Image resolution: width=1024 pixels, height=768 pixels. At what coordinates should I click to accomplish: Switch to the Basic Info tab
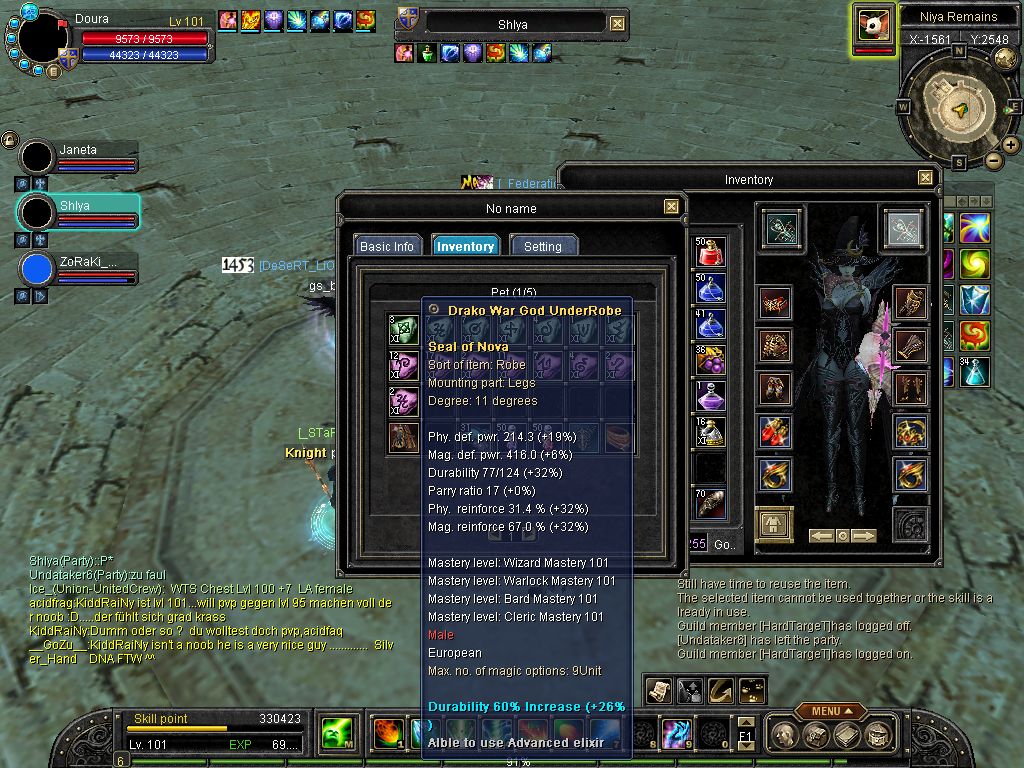click(x=387, y=246)
